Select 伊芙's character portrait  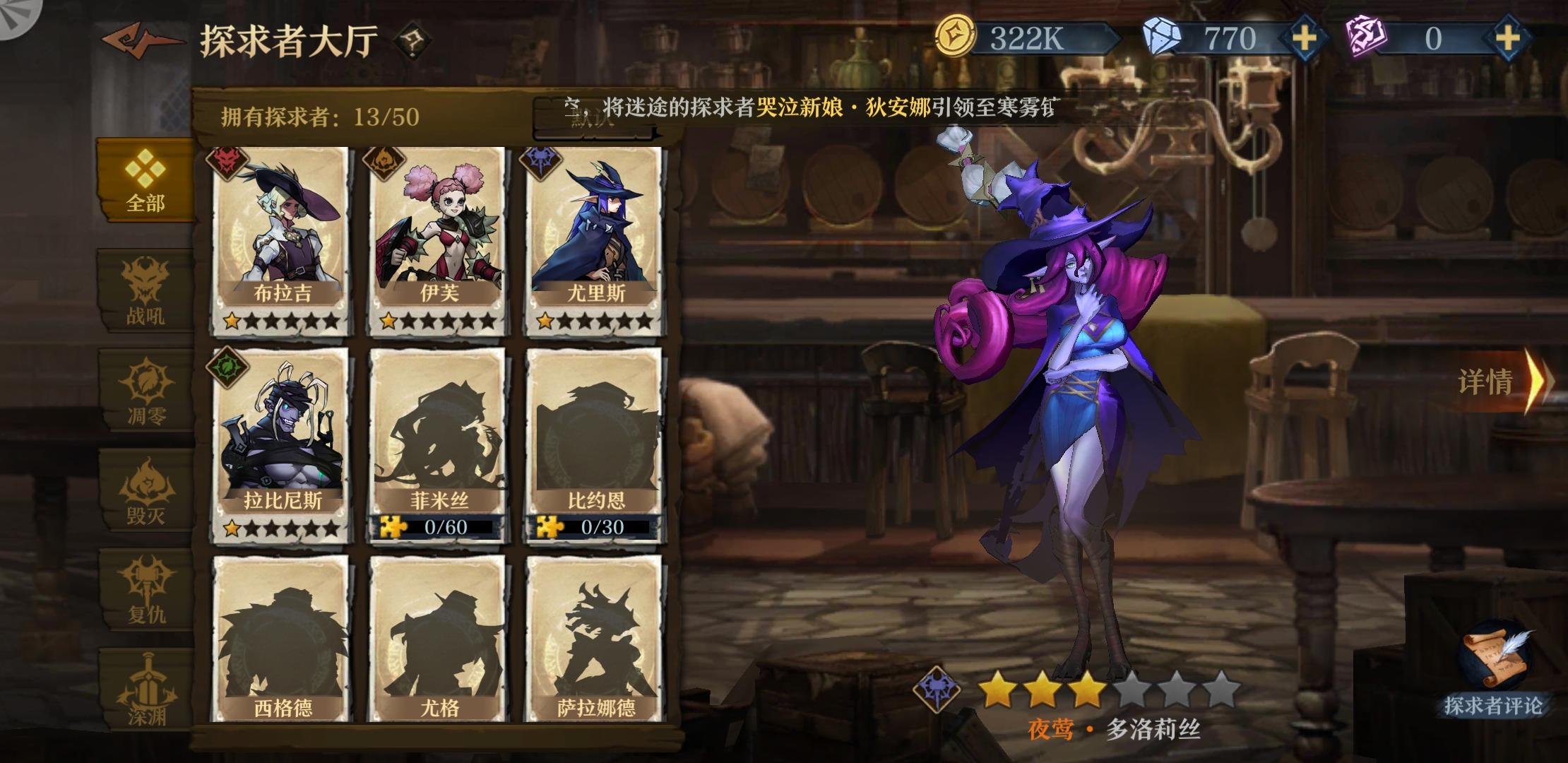(434, 226)
